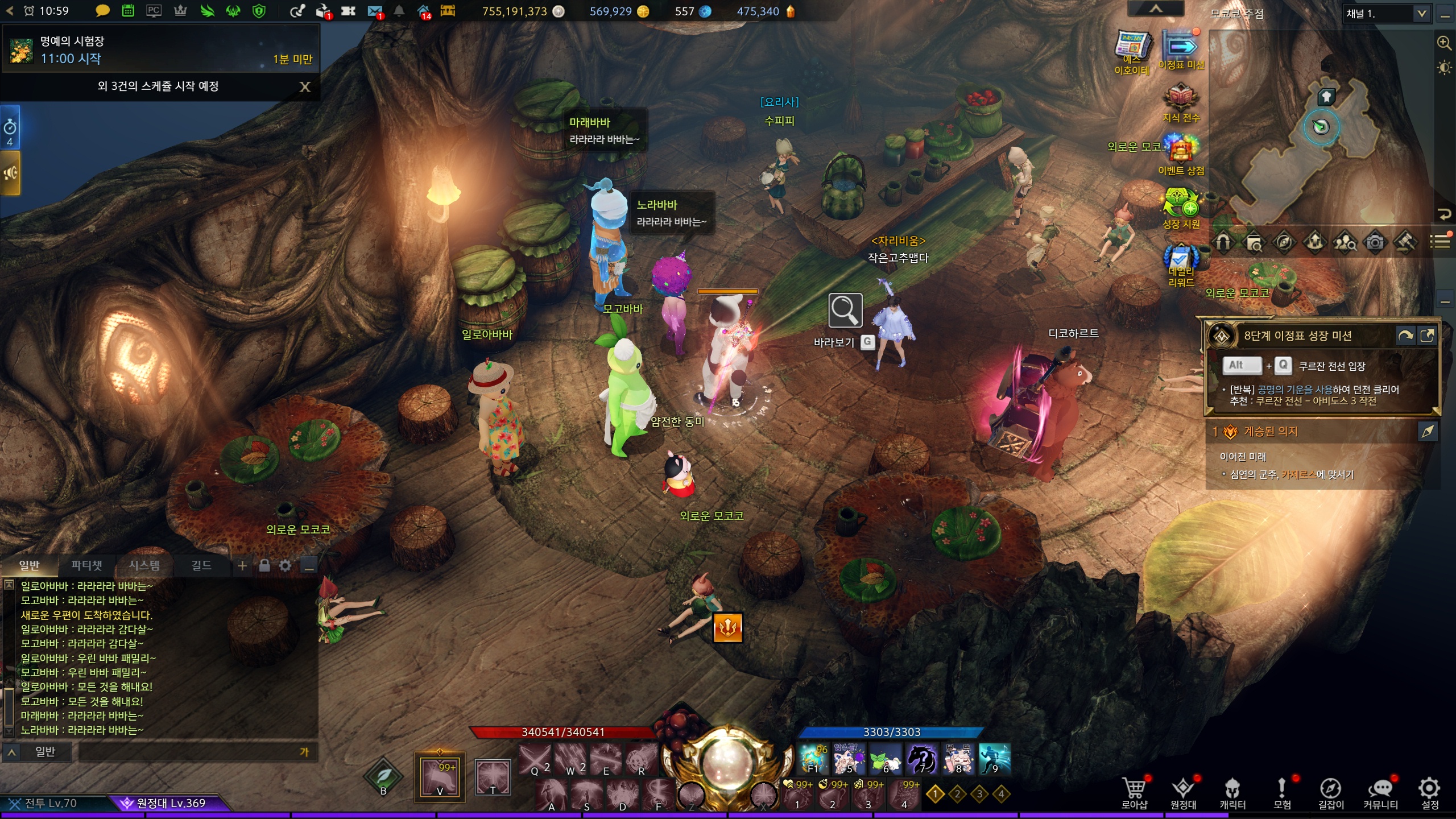The image size is (1456, 819).
Task: Open the 이정표 미션 roadmap mission icon
Action: [1181, 48]
